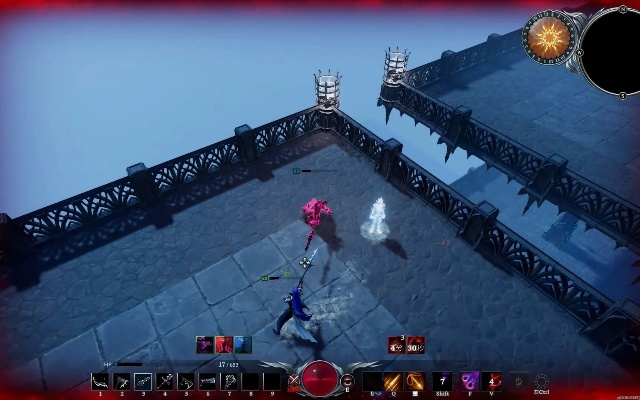The width and height of the screenshot is (640, 400).
Task: Click the Shift dash ability on cooldown
Action: [x=442, y=381]
